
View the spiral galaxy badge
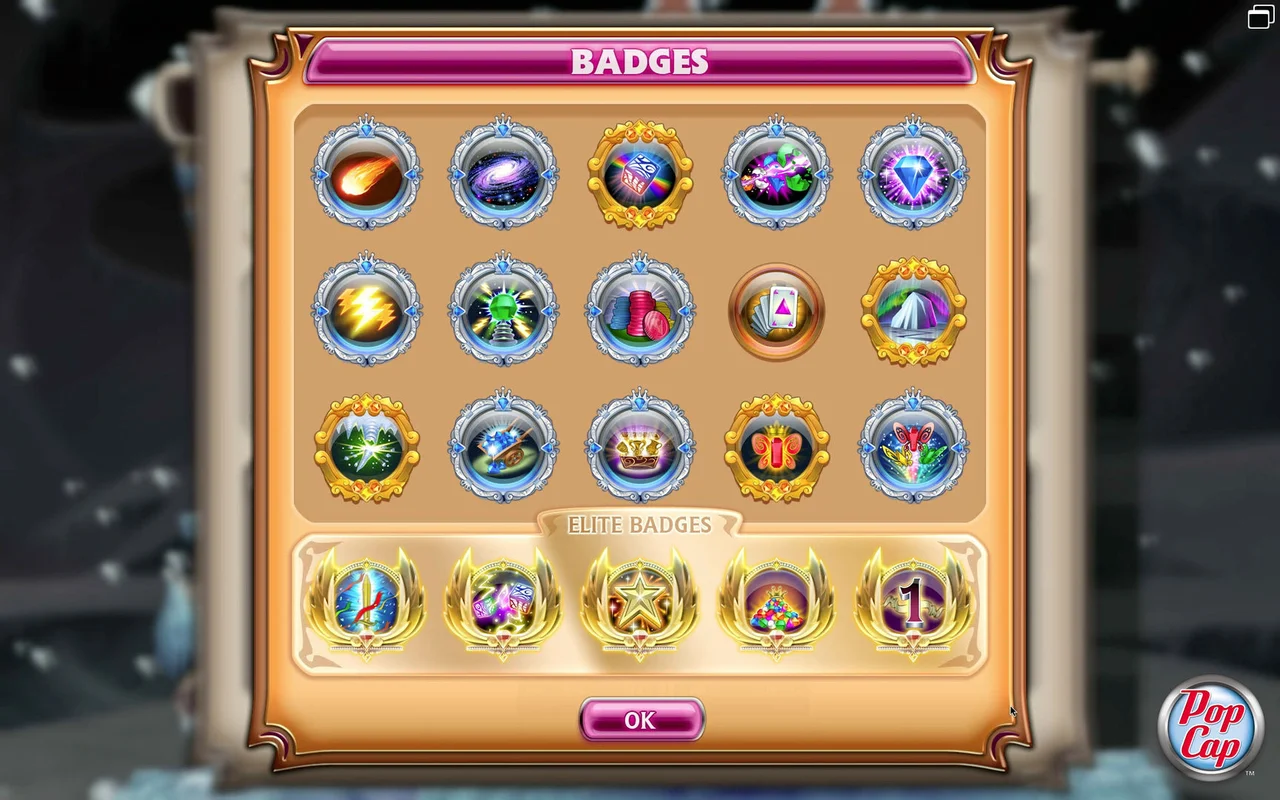504,173
